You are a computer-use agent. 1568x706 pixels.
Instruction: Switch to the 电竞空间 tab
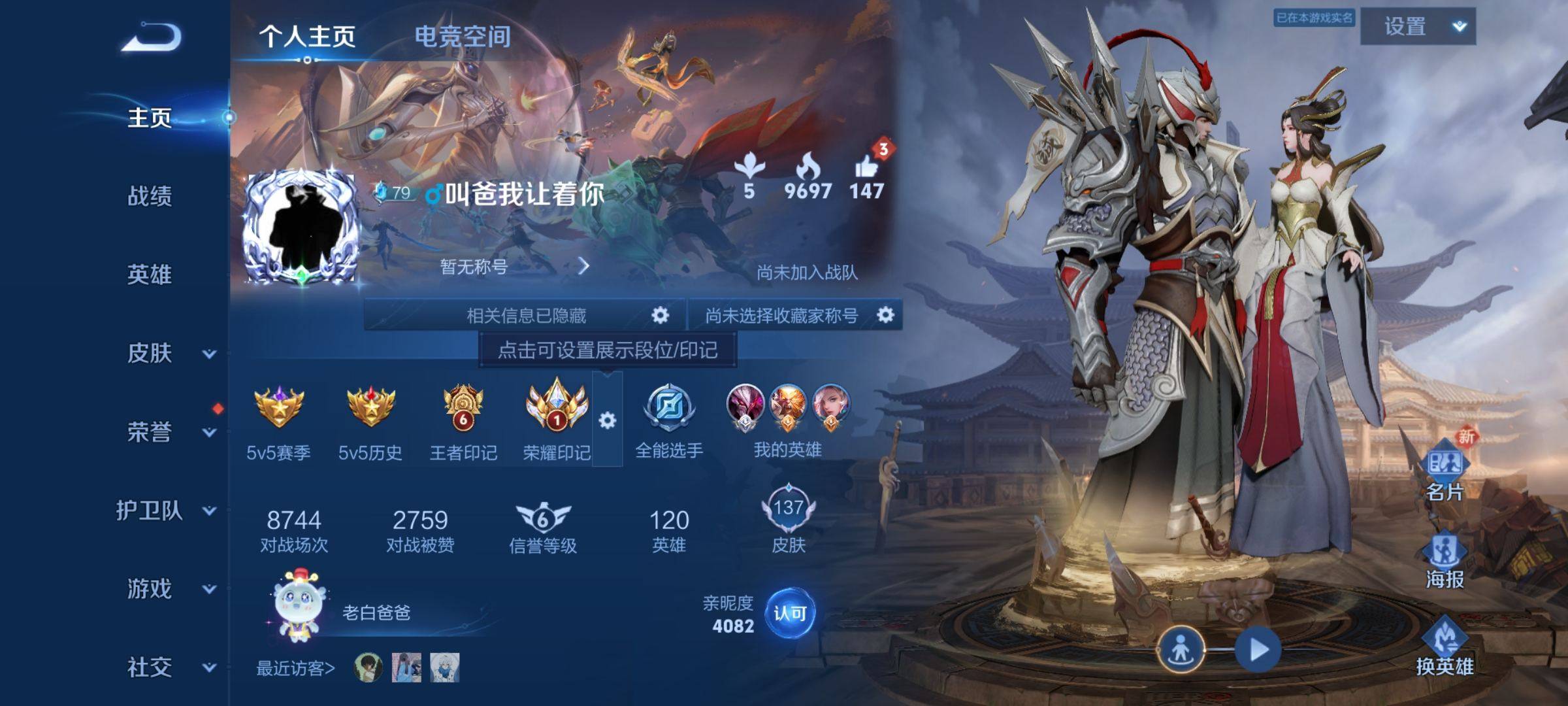point(463,37)
